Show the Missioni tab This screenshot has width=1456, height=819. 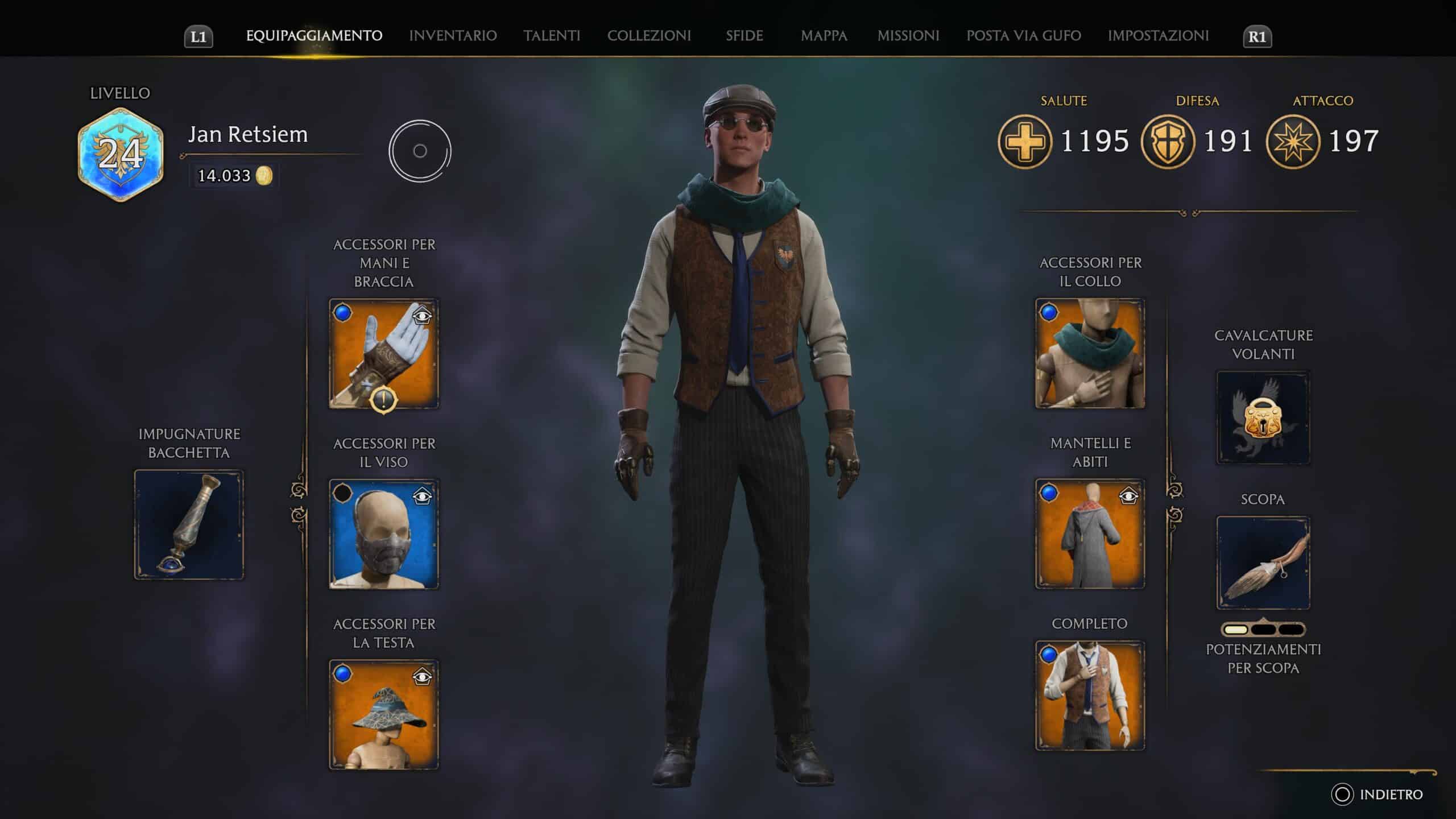(x=908, y=36)
